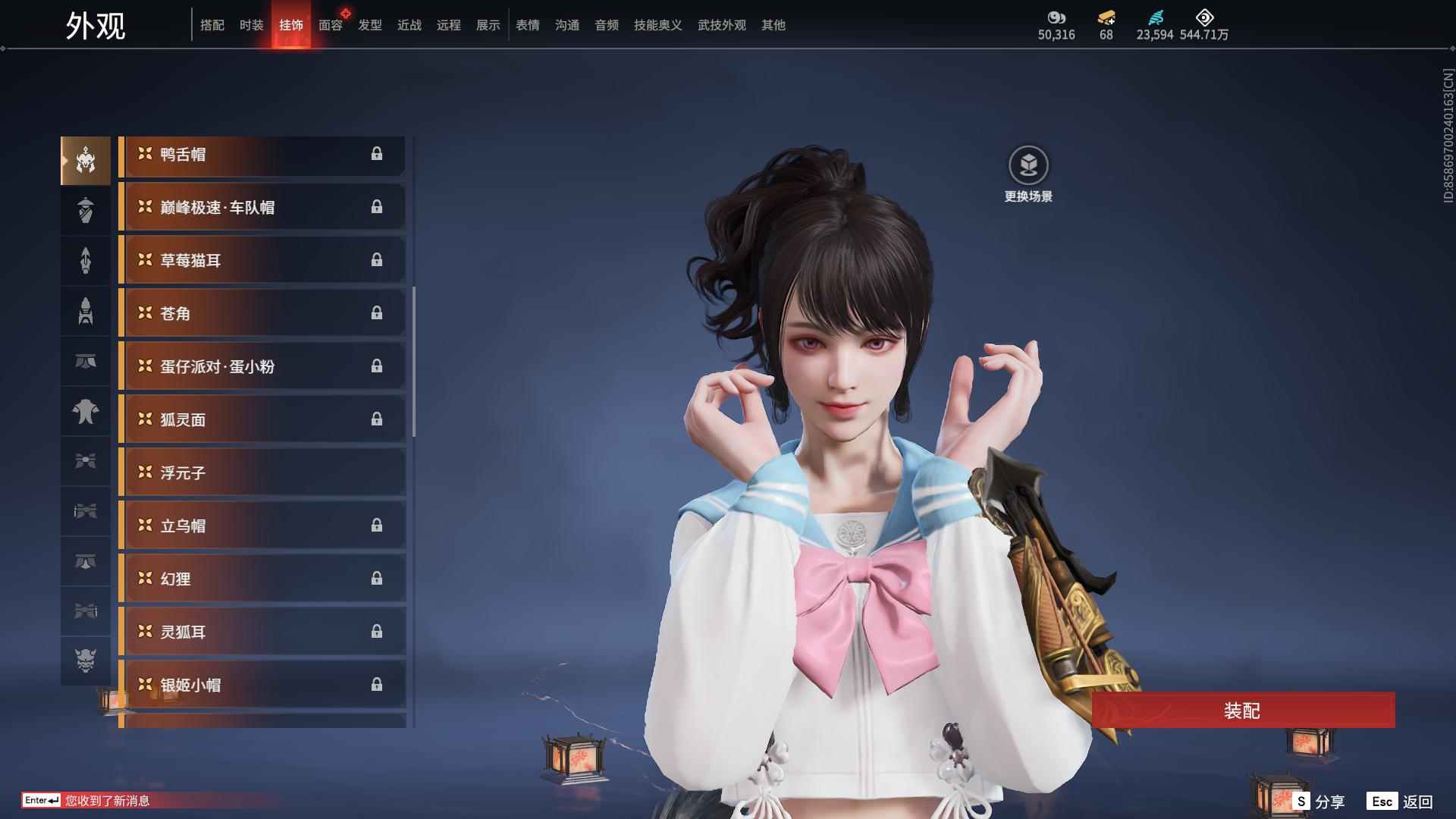Select the demon mask category at sidebar bottom
This screenshot has height=819, width=1456.
[86, 661]
